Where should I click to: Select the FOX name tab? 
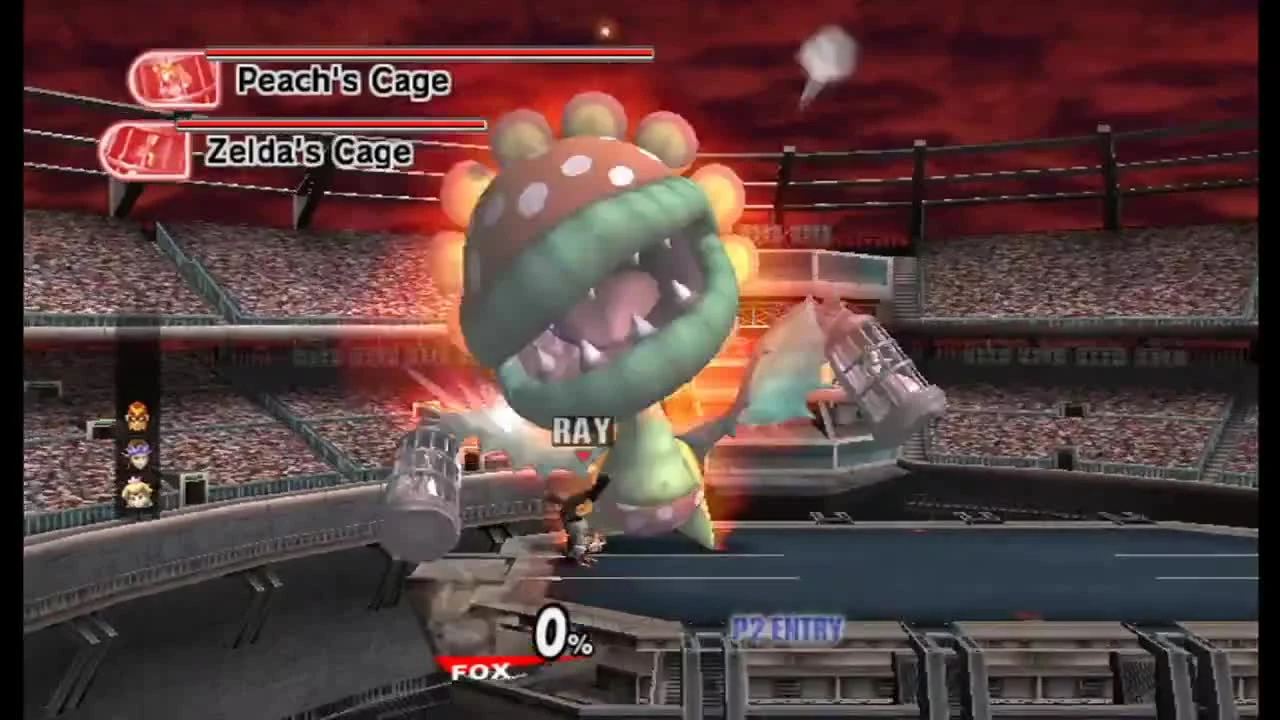click(480, 671)
